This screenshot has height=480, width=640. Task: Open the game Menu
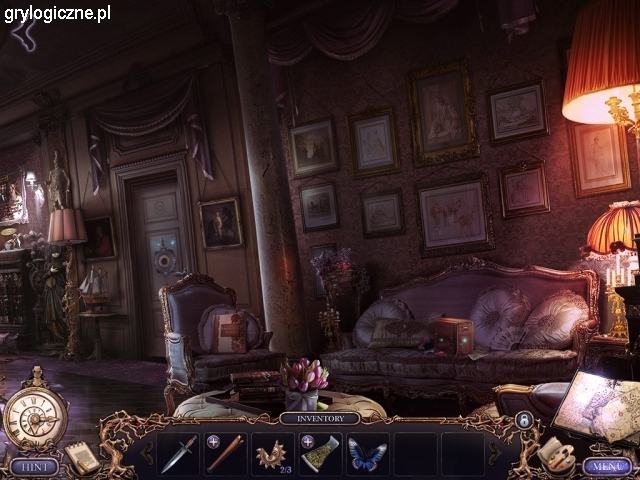607,466
